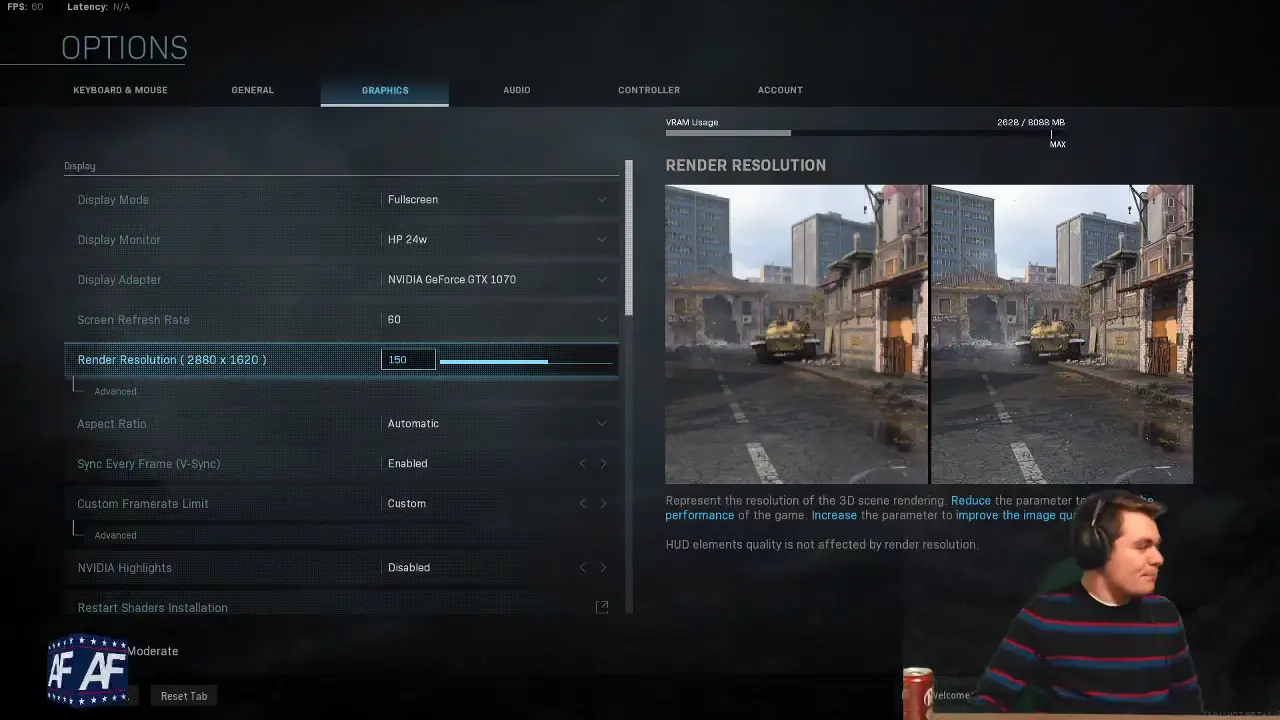The width and height of the screenshot is (1280, 720).
Task: Expand Advanced under Custom Framerate Limit
Action: (114, 535)
